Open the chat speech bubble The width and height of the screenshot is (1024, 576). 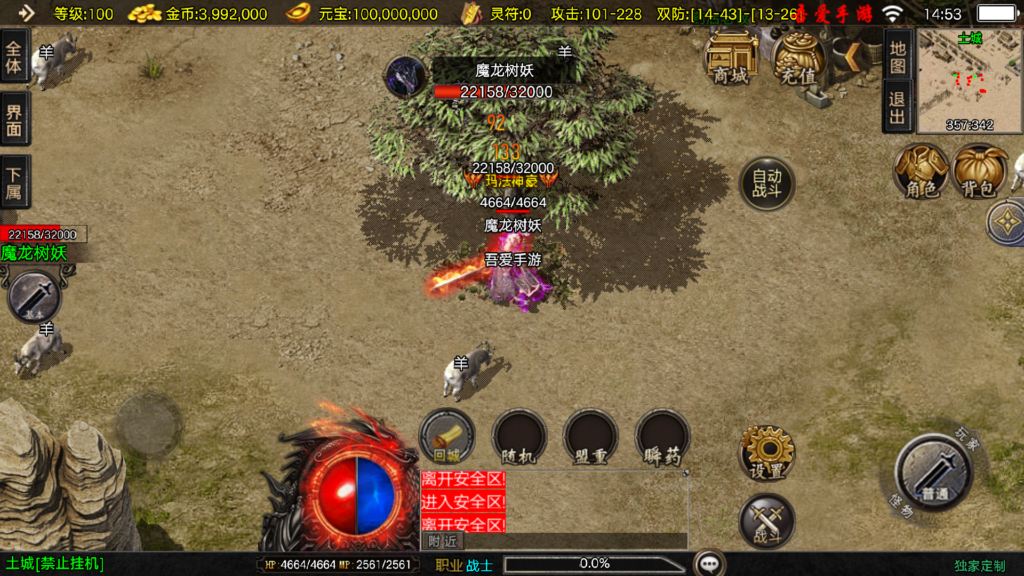(710, 564)
